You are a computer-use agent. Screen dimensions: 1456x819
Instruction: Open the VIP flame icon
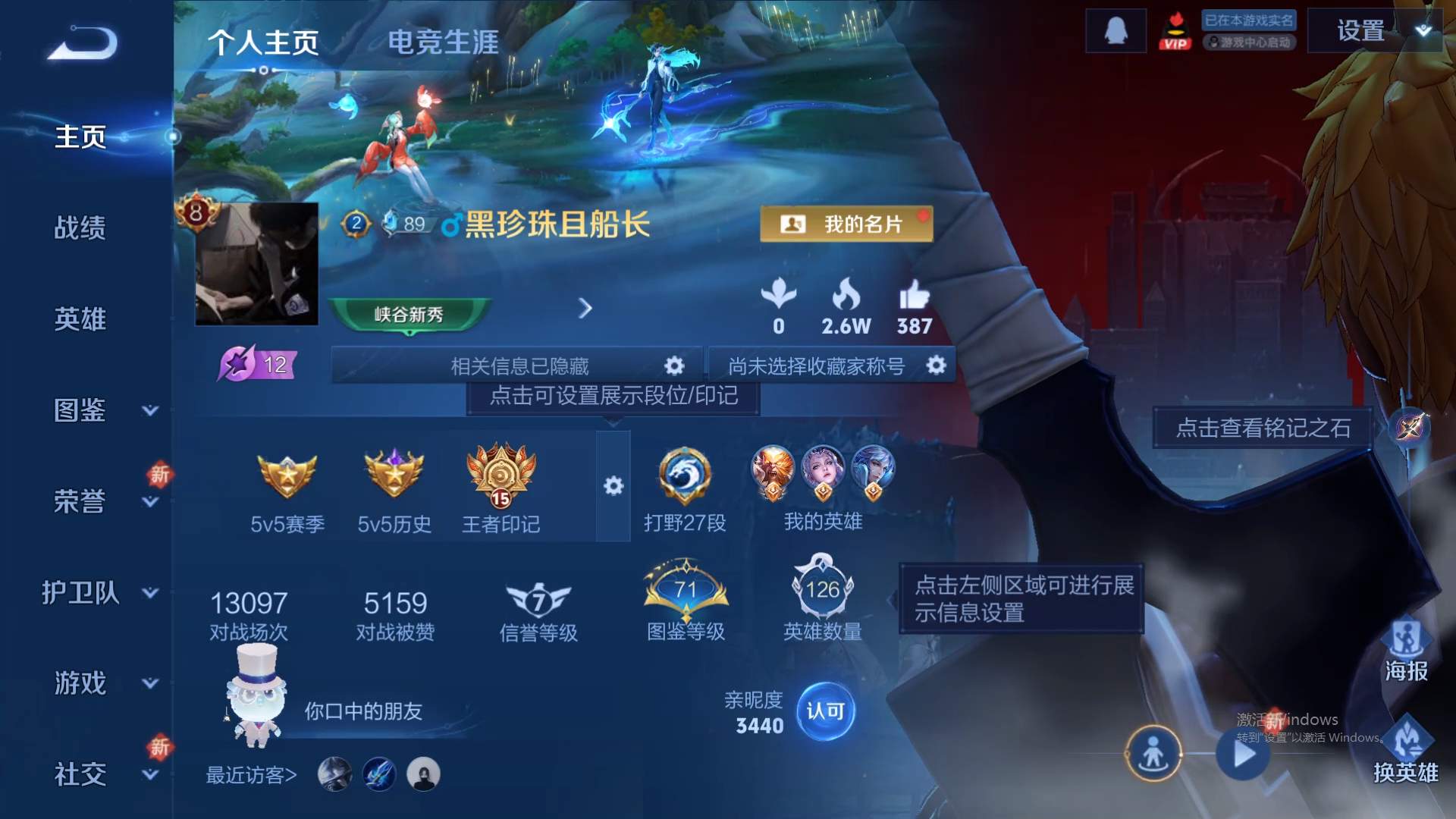(x=1175, y=30)
